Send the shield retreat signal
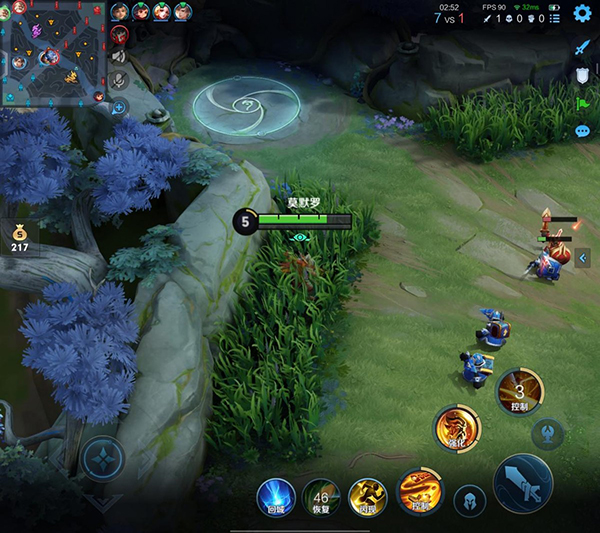 (583, 75)
